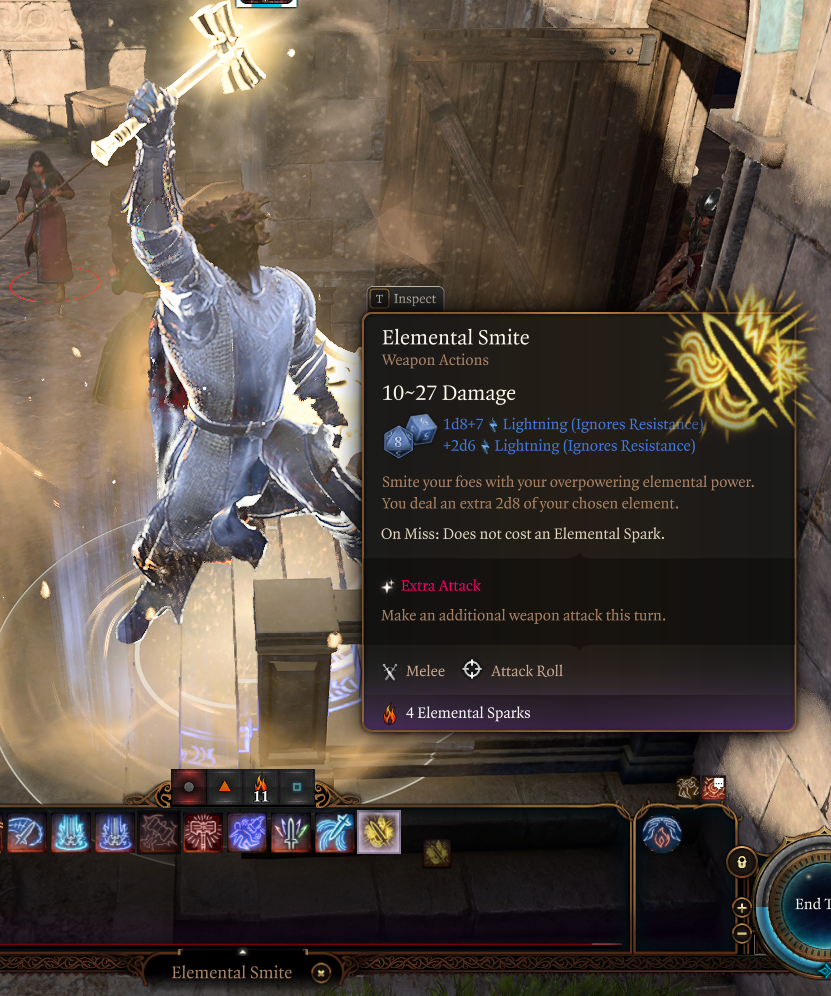Select the orange triangle bonus action filter

click(225, 787)
